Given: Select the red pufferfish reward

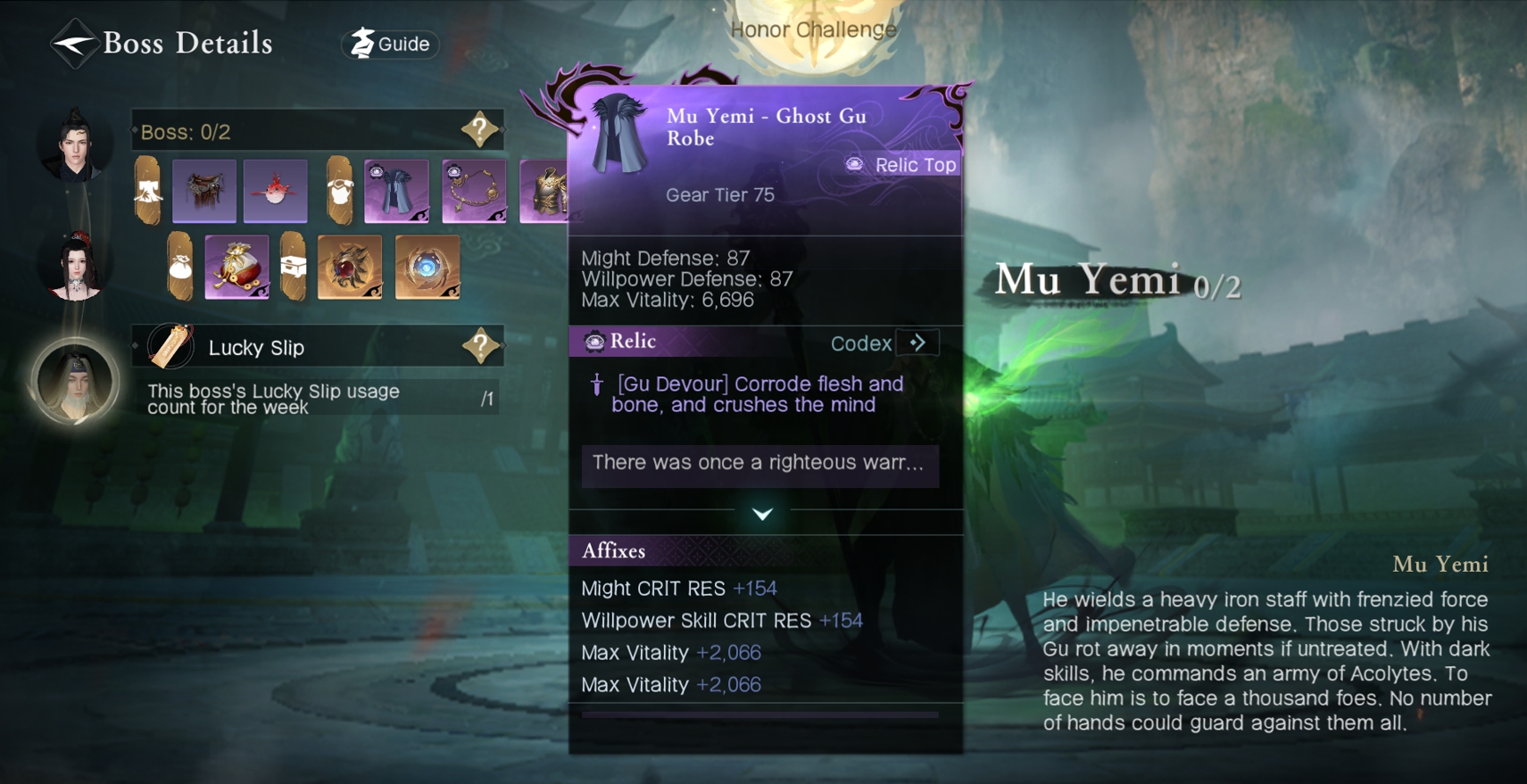Looking at the screenshot, I should [x=275, y=190].
